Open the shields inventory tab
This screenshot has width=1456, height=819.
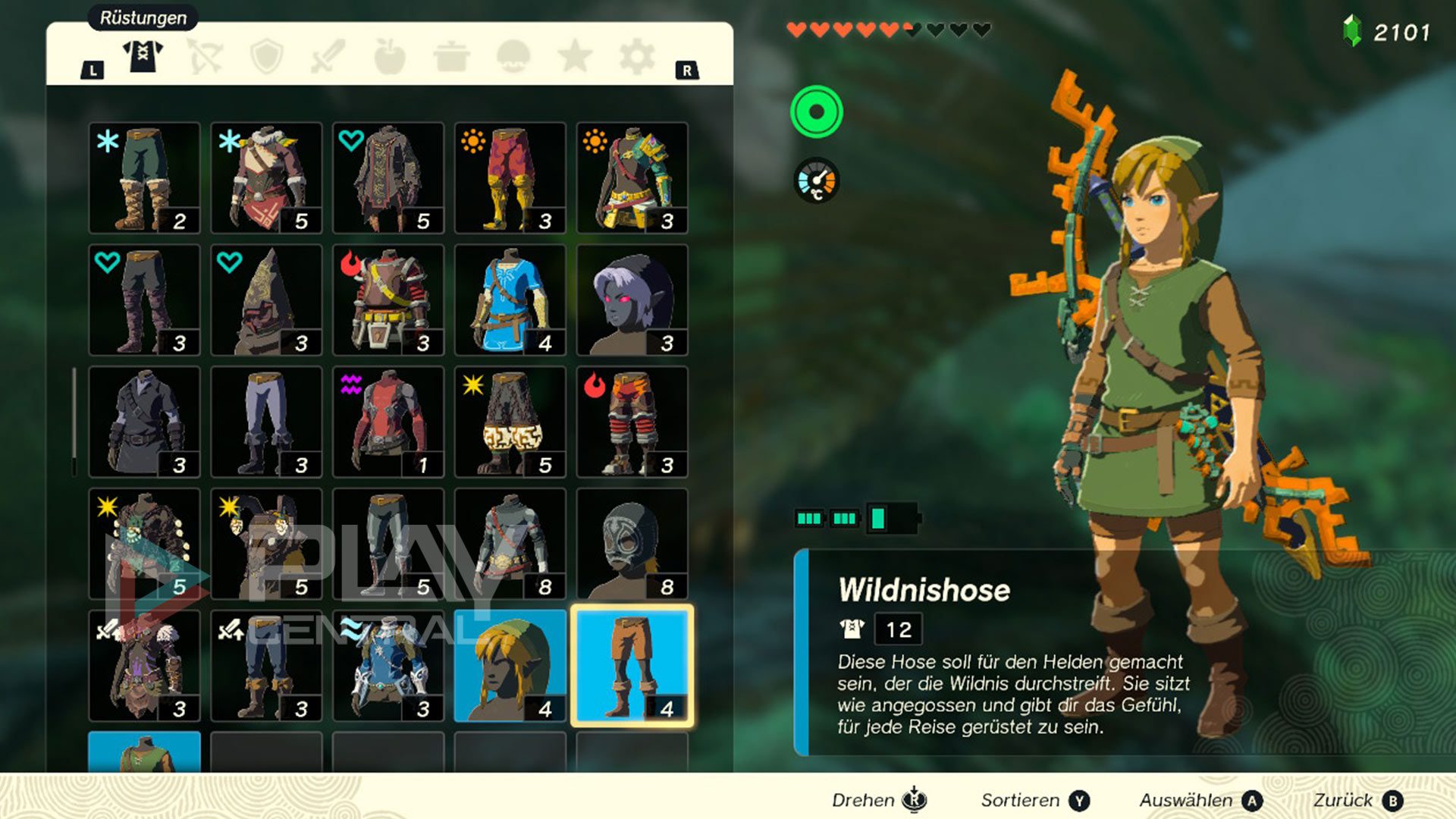pyautogui.click(x=267, y=56)
